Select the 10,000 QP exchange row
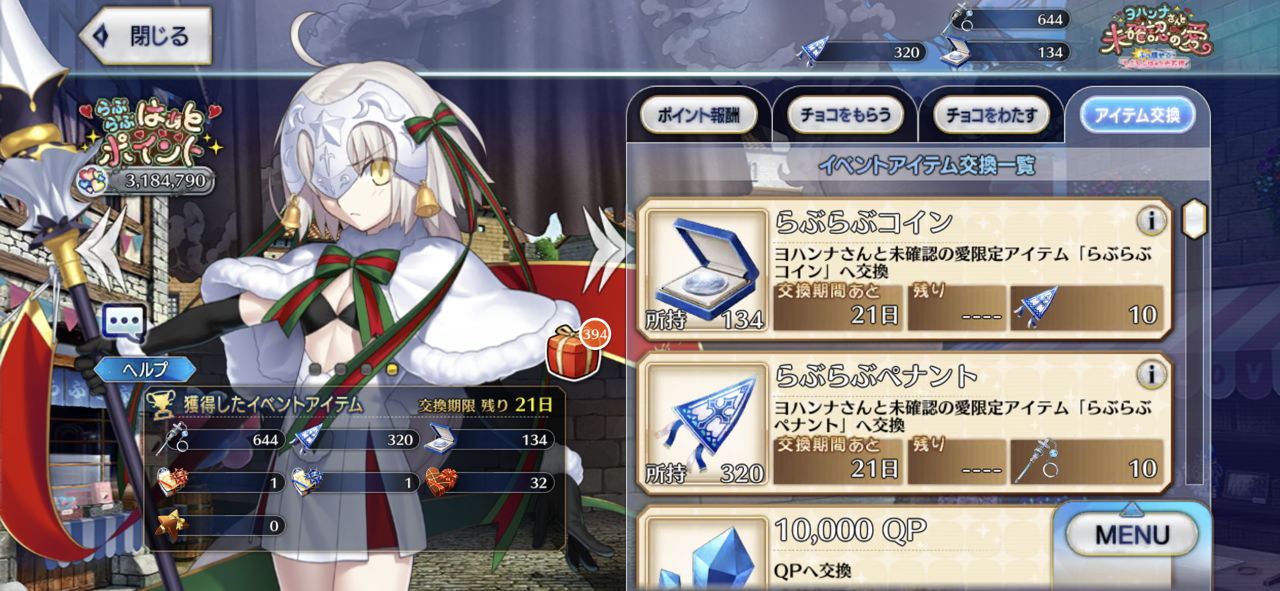The width and height of the screenshot is (1280, 591). [x=850, y=550]
